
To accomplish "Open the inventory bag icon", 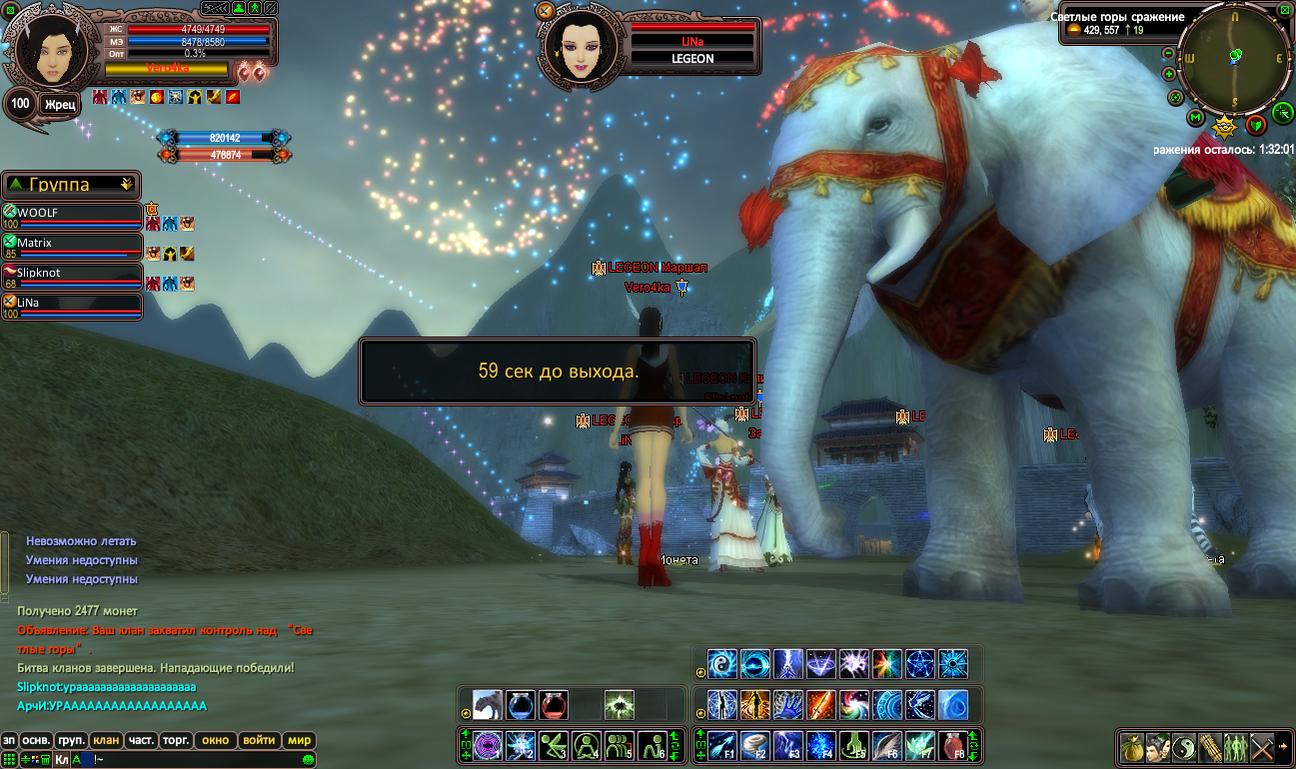I will click(x=1133, y=747).
